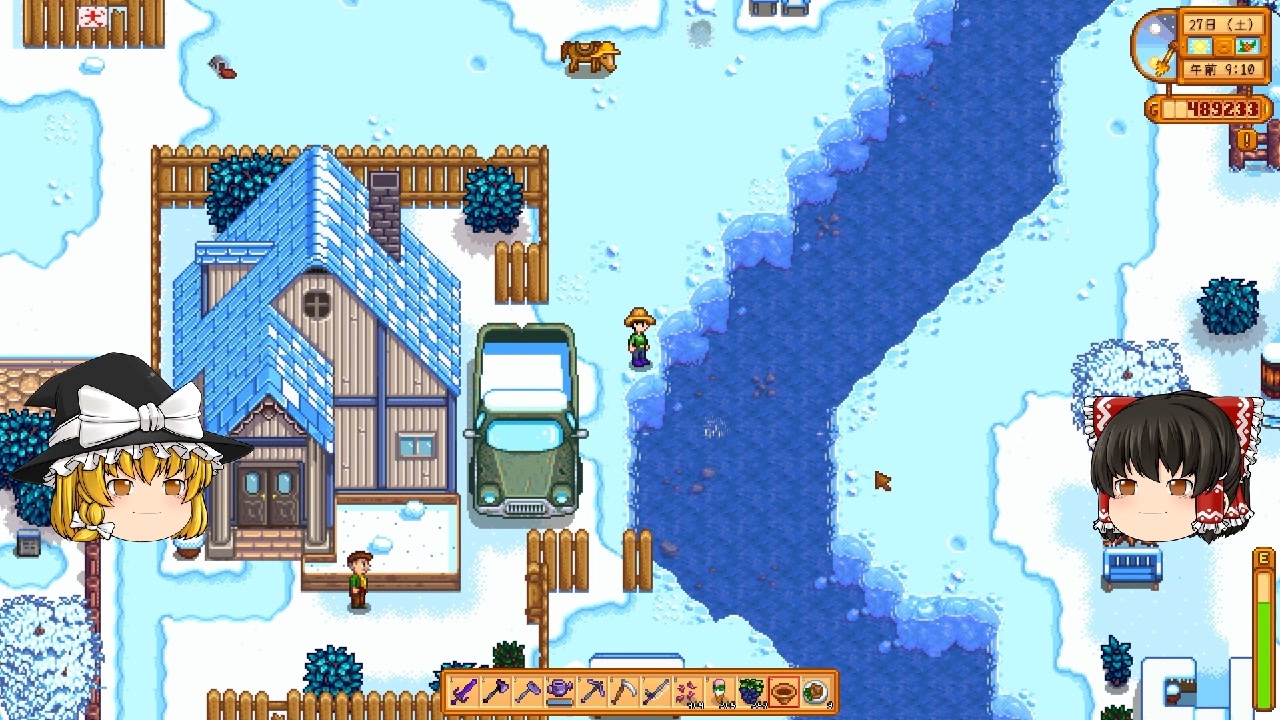This screenshot has height=720, width=1280.
Task: Click the player character by the river
Action: pos(637,335)
